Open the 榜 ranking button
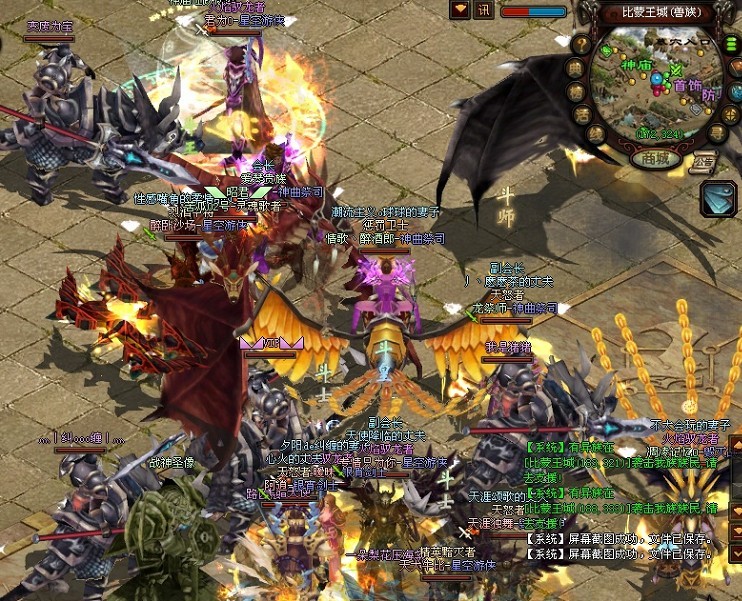The width and height of the screenshot is (742, 601). tap(575, 91)
